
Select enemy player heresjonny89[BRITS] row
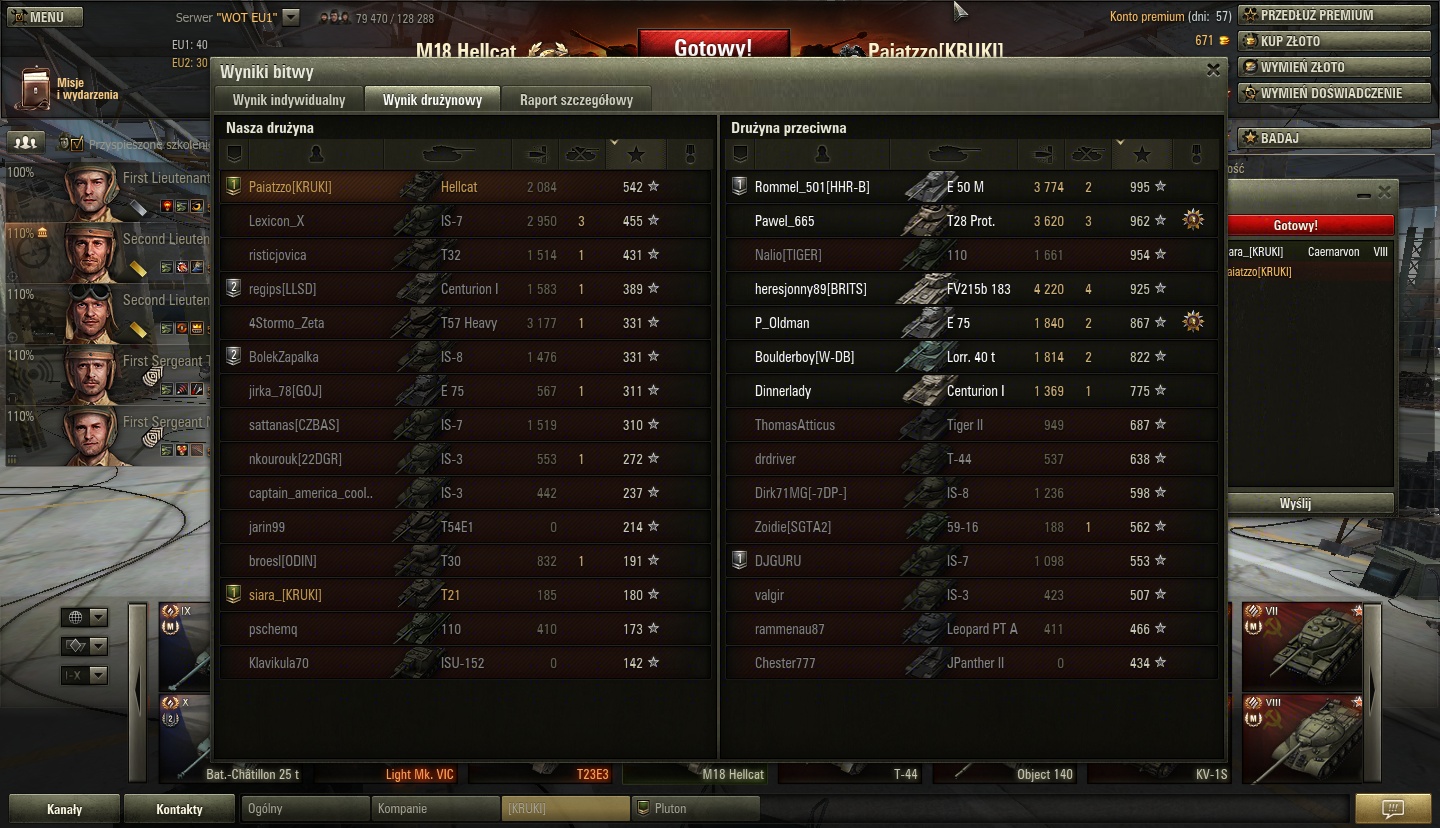(x=970, y=289)
